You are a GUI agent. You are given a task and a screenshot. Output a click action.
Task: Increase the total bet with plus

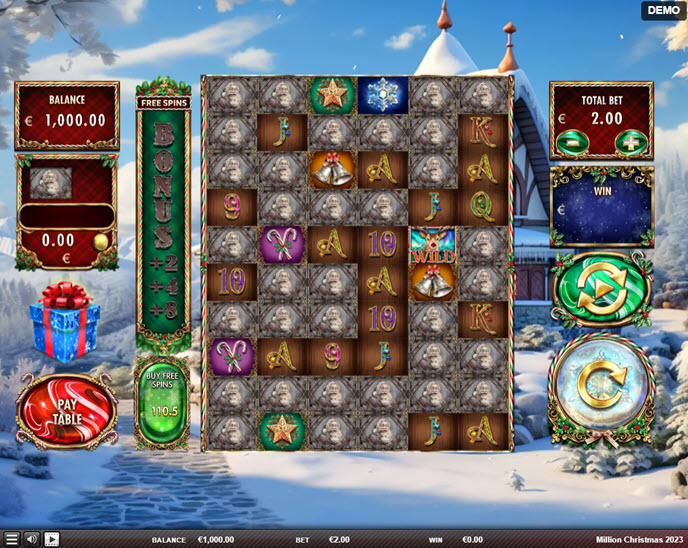click(x=630, y=142)
